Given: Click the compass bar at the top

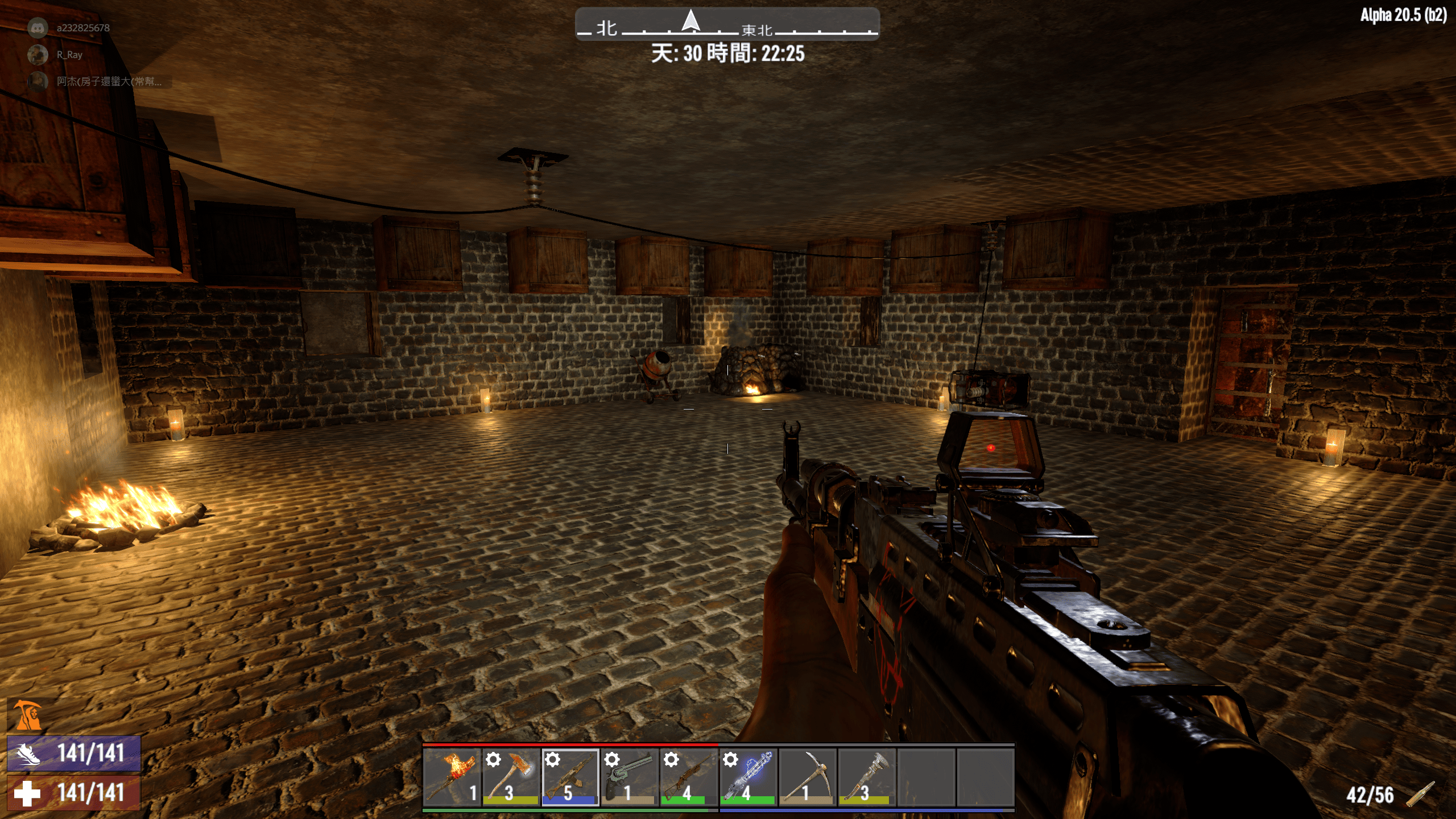Looking at the screenshot, I should click(727, 24).
